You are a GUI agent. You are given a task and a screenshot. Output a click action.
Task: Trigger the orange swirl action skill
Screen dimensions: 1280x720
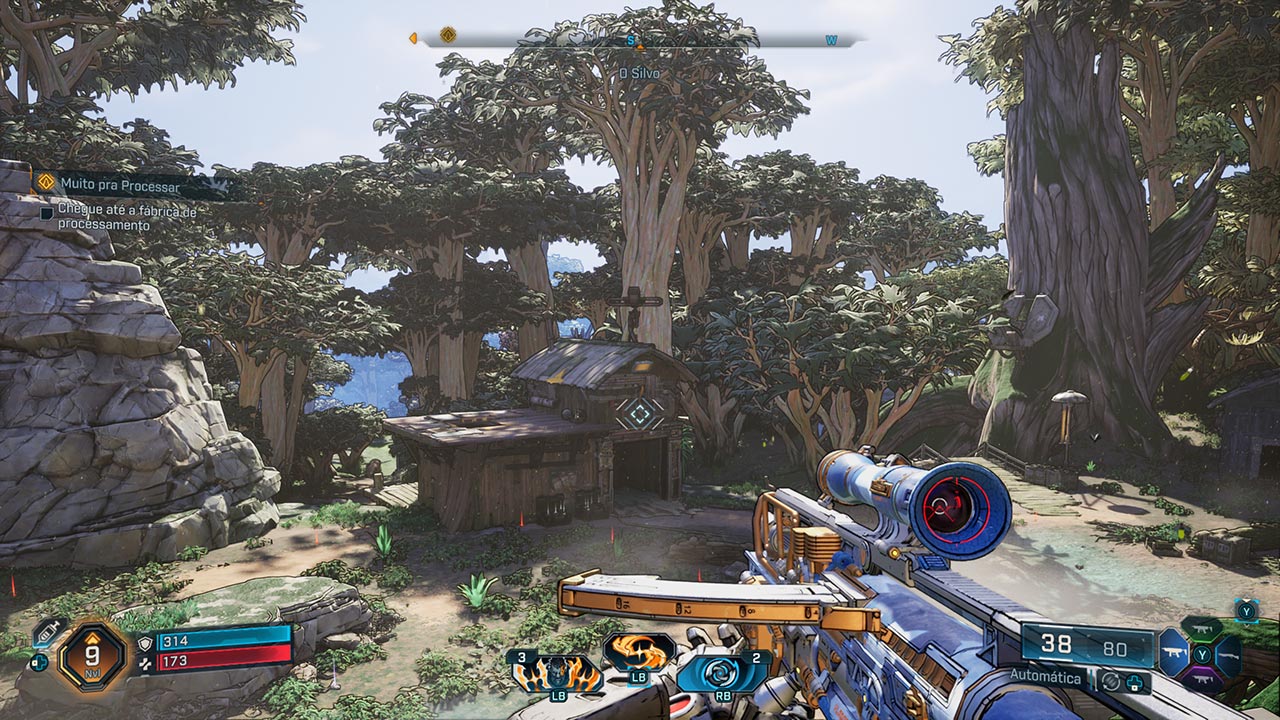point(638,653)
